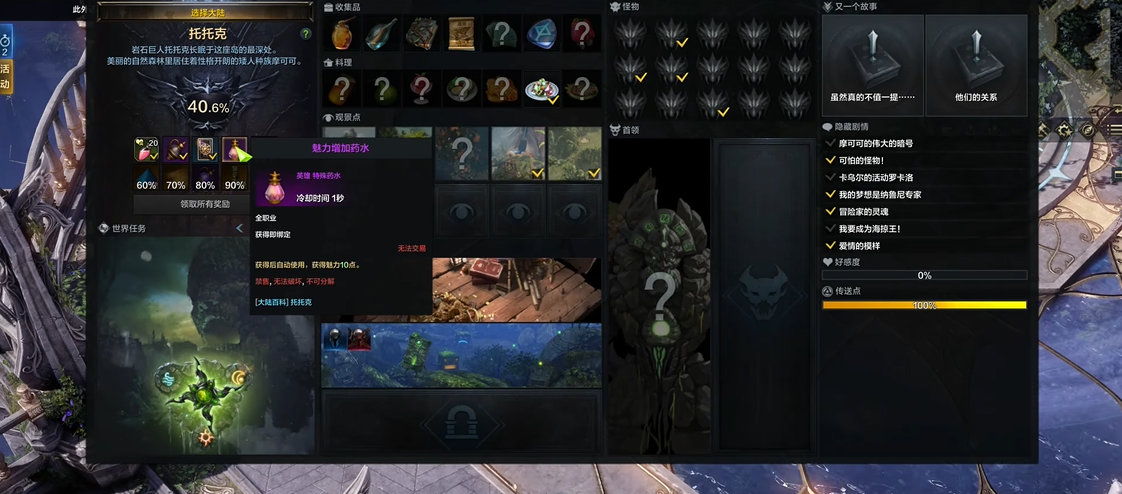
Task: Open the 选择大陆 continent selector
Action: click(209, 12)
